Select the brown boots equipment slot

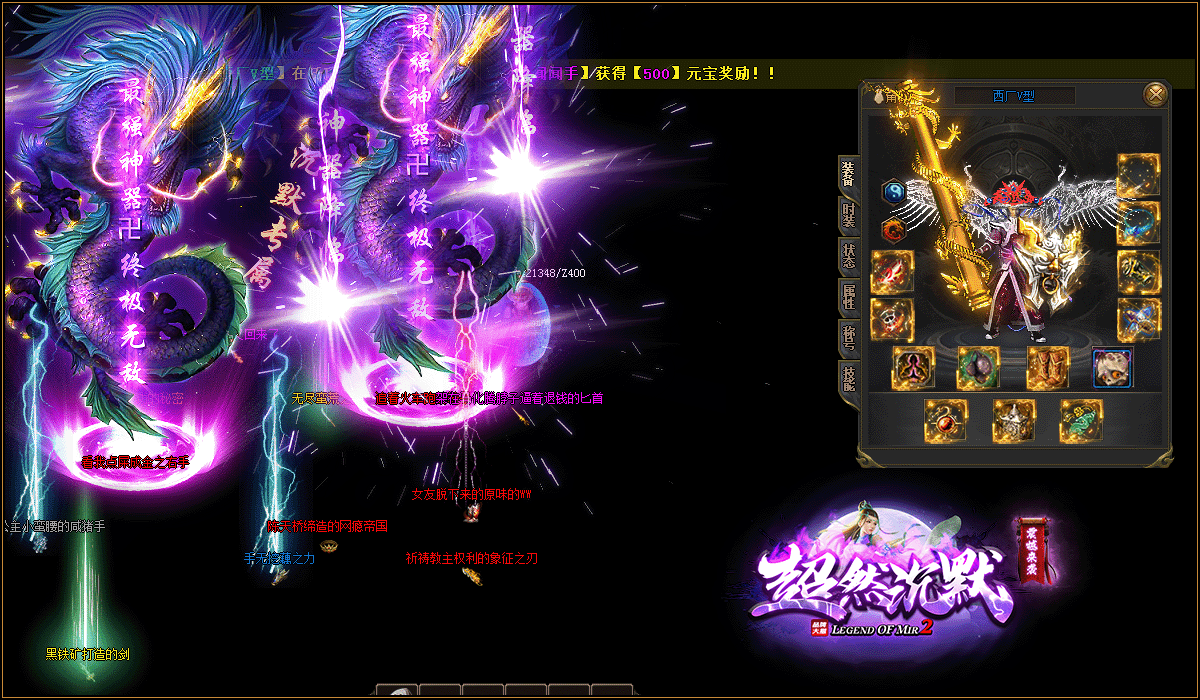pyautogui.click(x=1048, y=367)
